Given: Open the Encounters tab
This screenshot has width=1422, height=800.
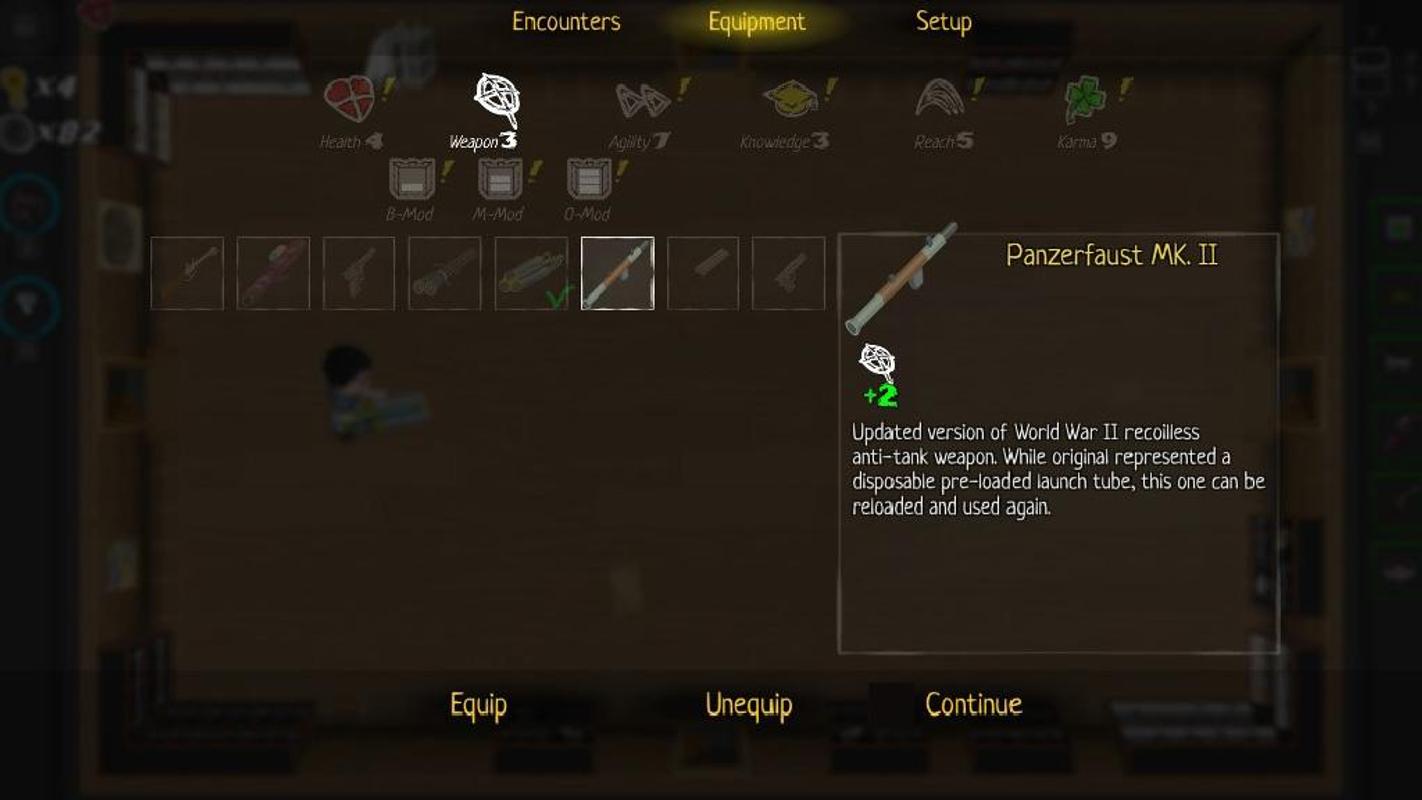Looking at the screenshot, I should click(566, 22).
